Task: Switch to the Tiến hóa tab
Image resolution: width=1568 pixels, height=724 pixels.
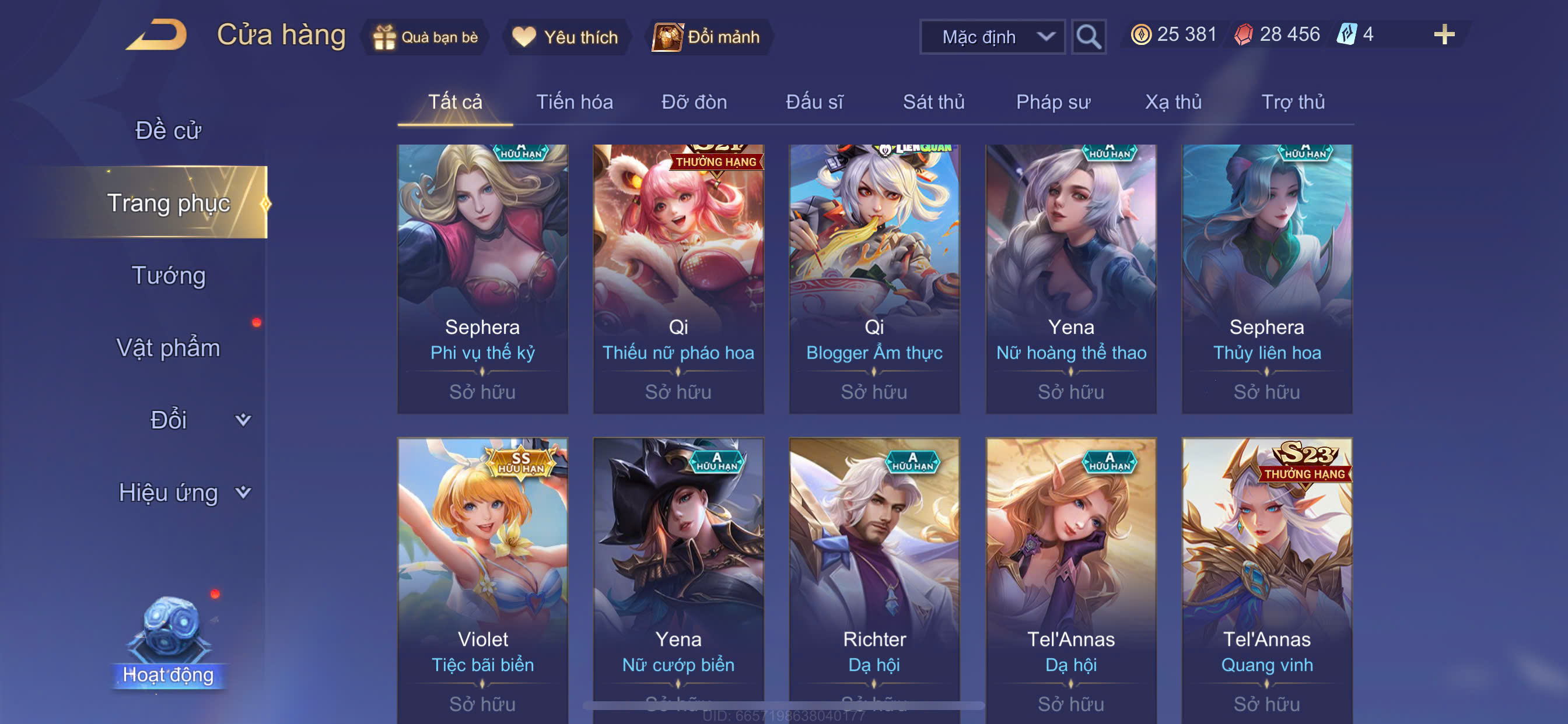Action: 574,101
